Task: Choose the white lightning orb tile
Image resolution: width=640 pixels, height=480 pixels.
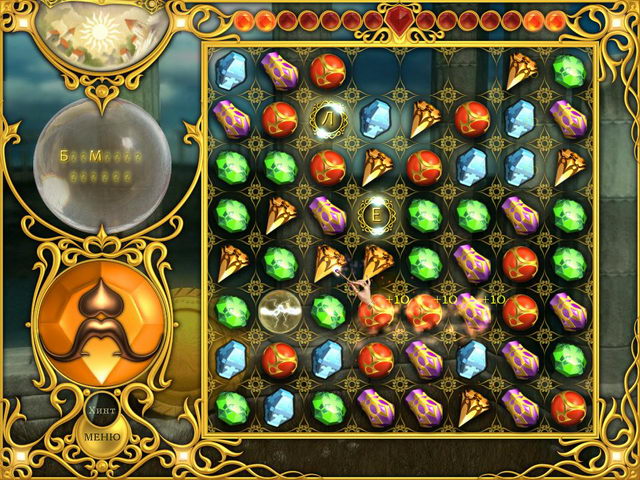Action: pyautogui.click(x=279, y=312)
